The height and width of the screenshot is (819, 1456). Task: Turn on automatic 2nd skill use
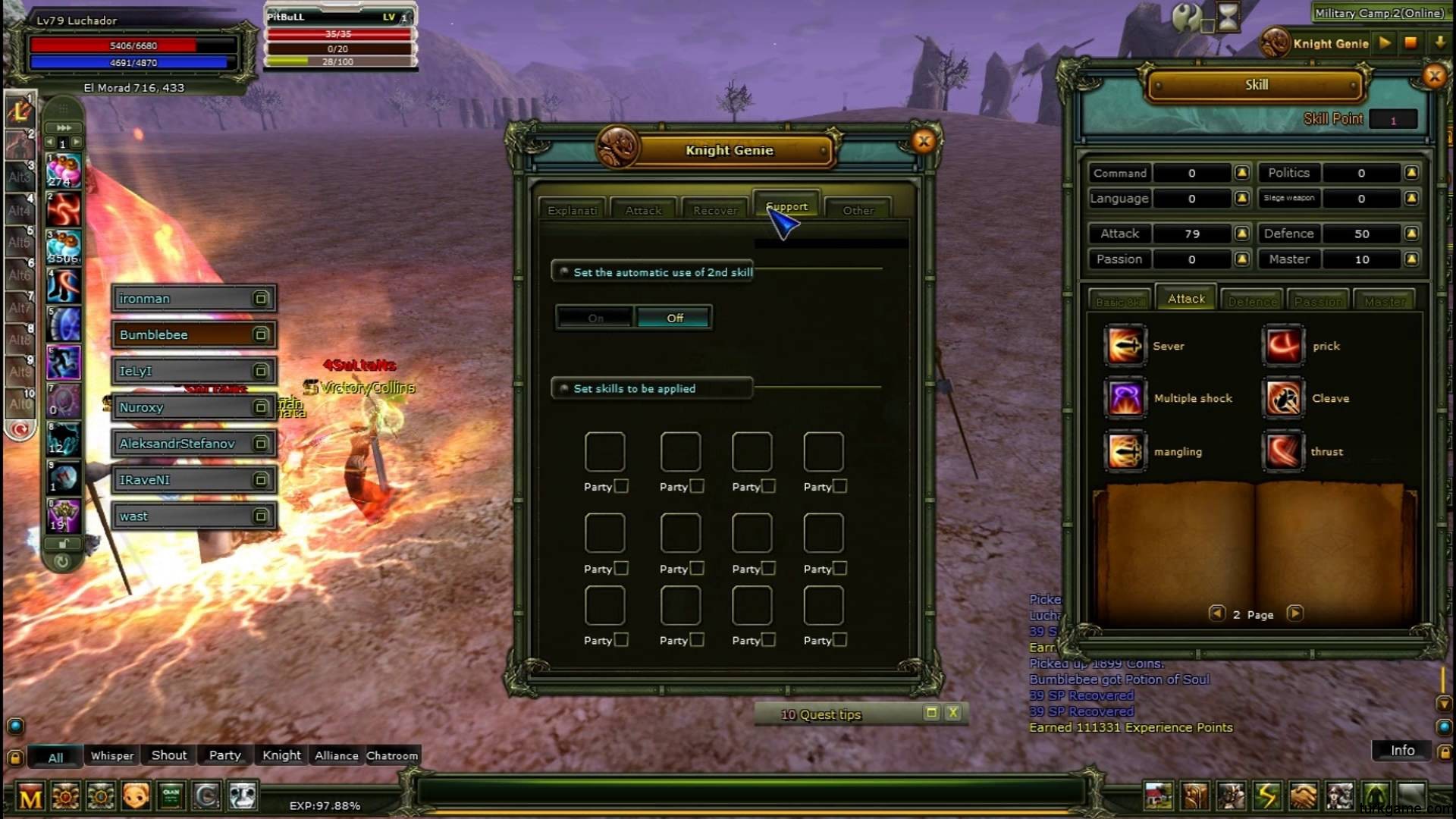click(x=595, y=318)
